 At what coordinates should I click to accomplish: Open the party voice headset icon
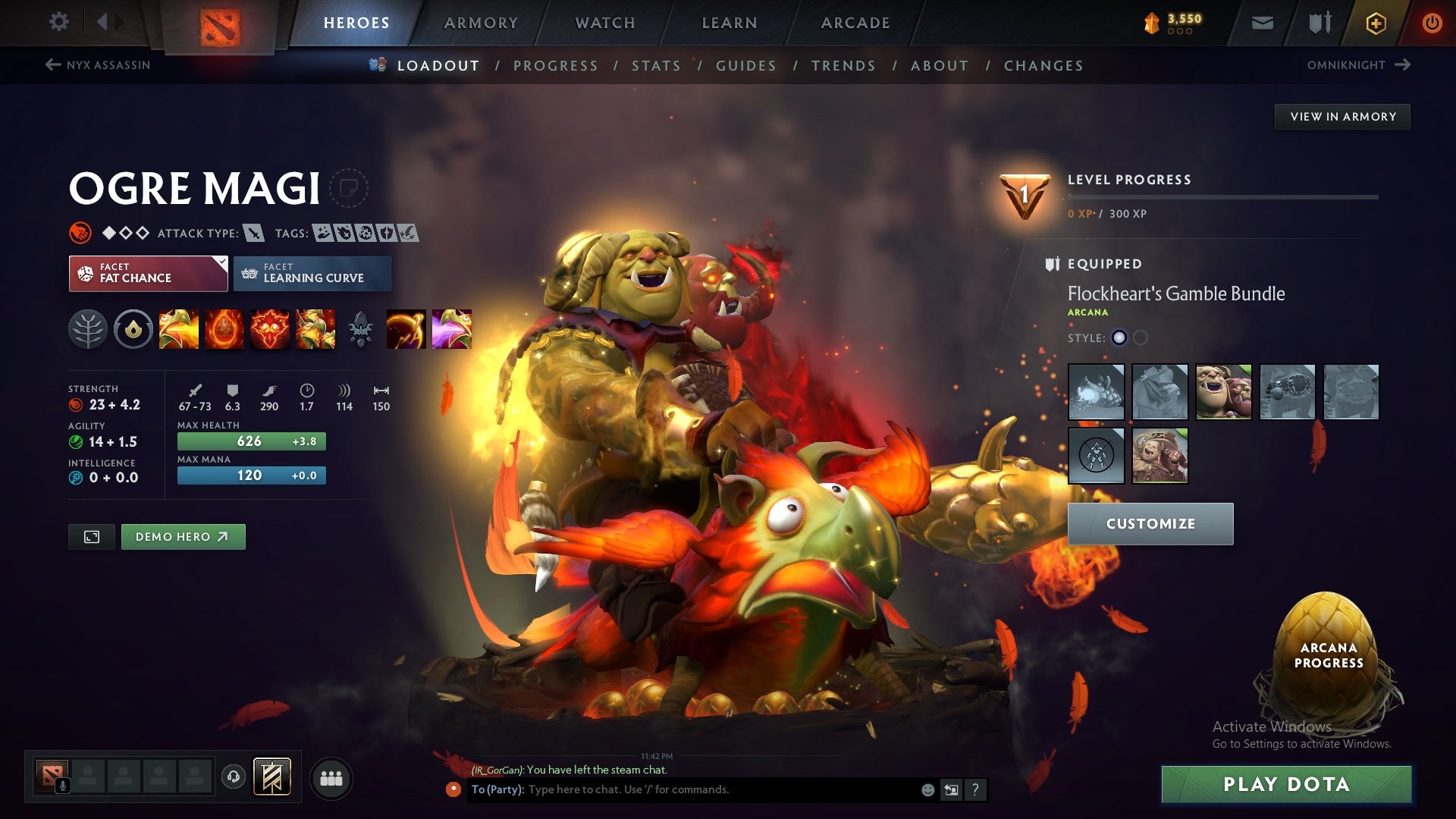click(234, 777)
